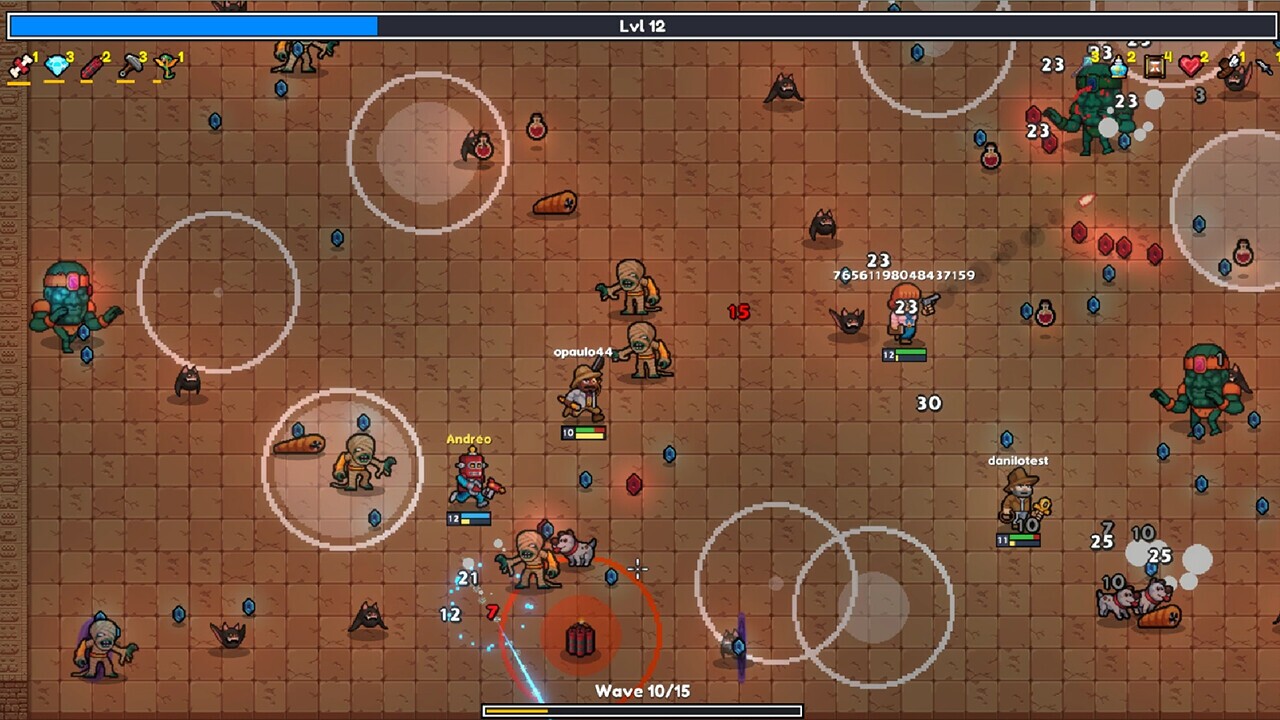Click the red heart item showing x2
The height and width of the screenshot is (720, 1280).
tap(1190, 67)
